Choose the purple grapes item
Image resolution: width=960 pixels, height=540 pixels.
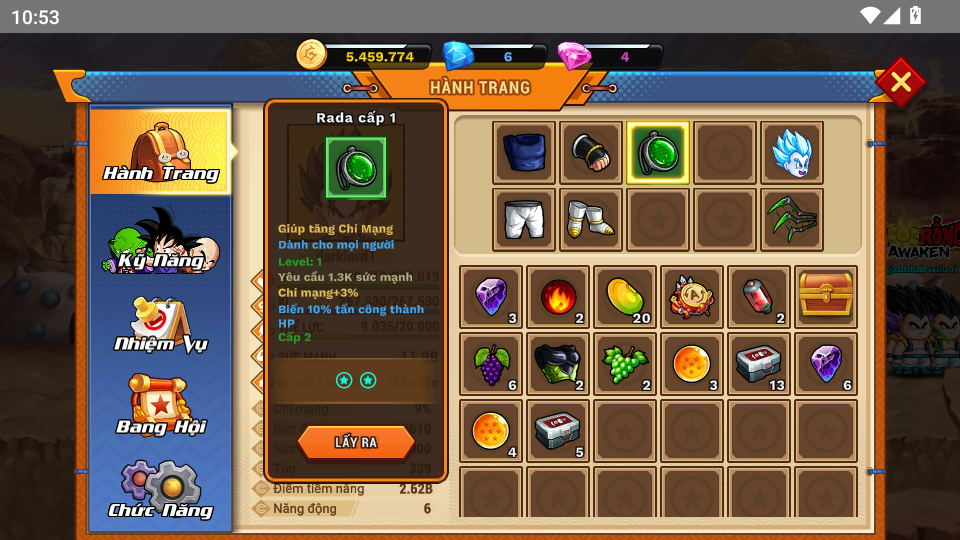tap(491, 364)
